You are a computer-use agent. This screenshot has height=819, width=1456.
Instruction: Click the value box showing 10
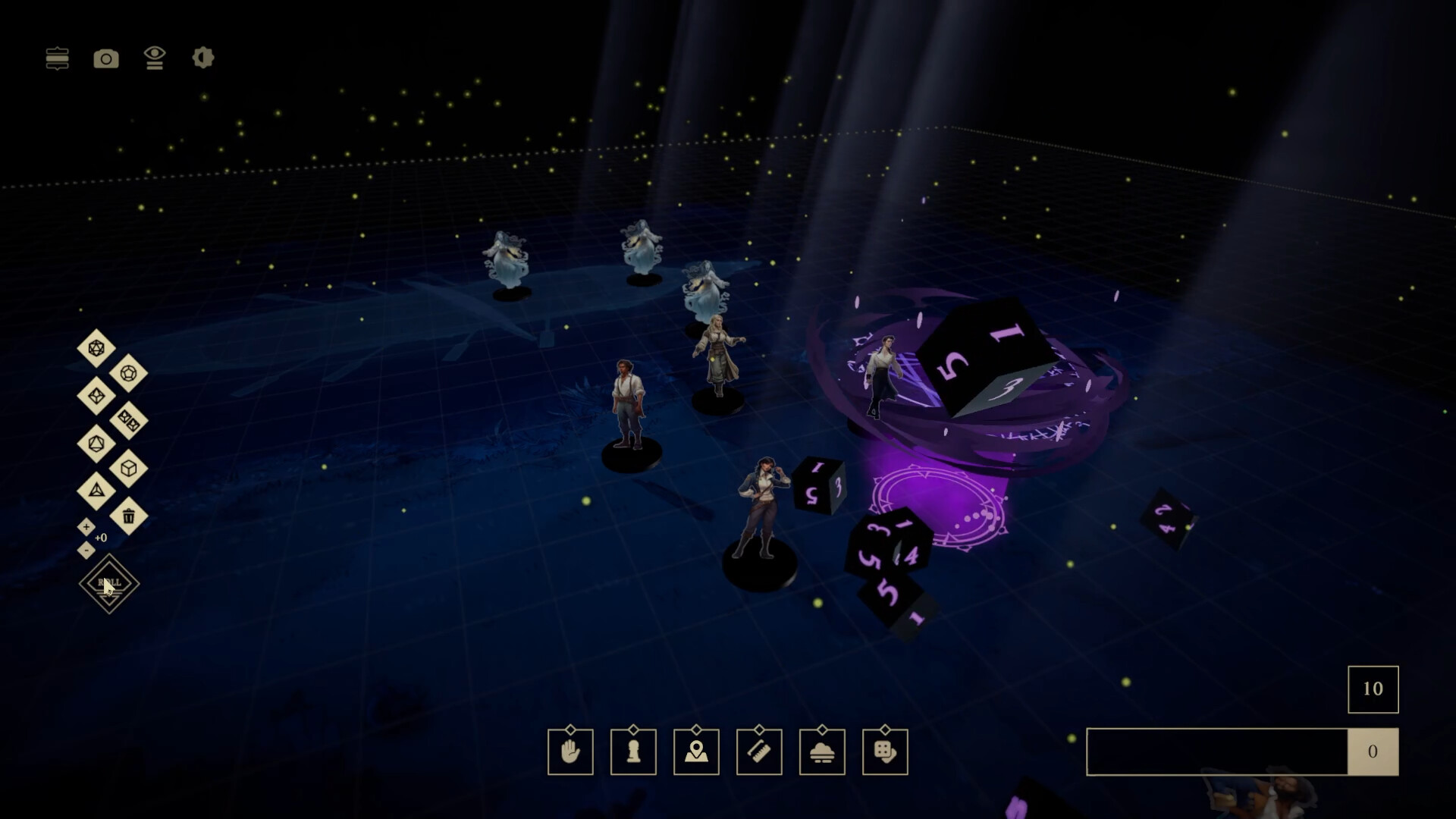[1373, 689]
